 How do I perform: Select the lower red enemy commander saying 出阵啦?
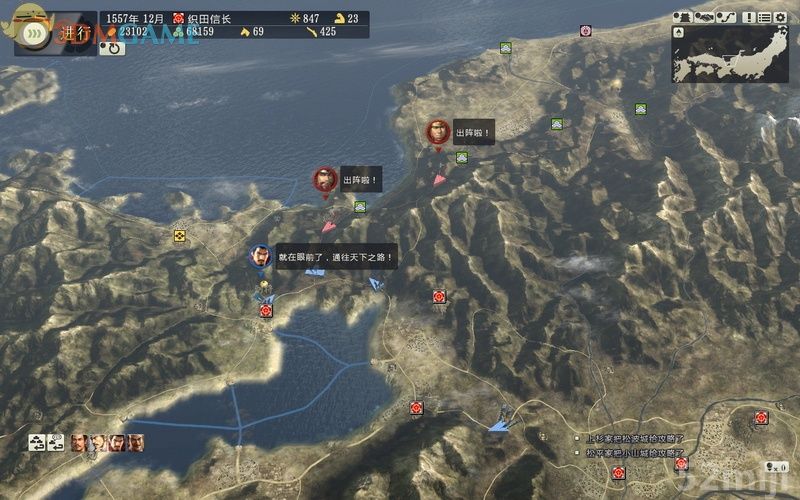pos(324,180)
